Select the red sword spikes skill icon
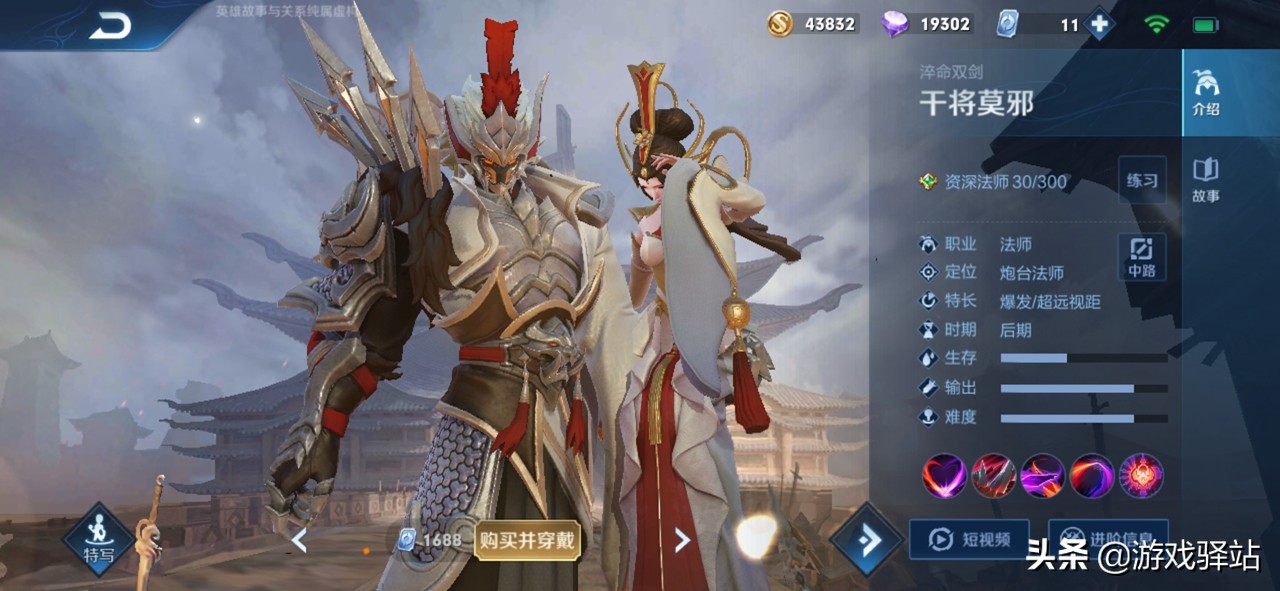 coord(994,476)
